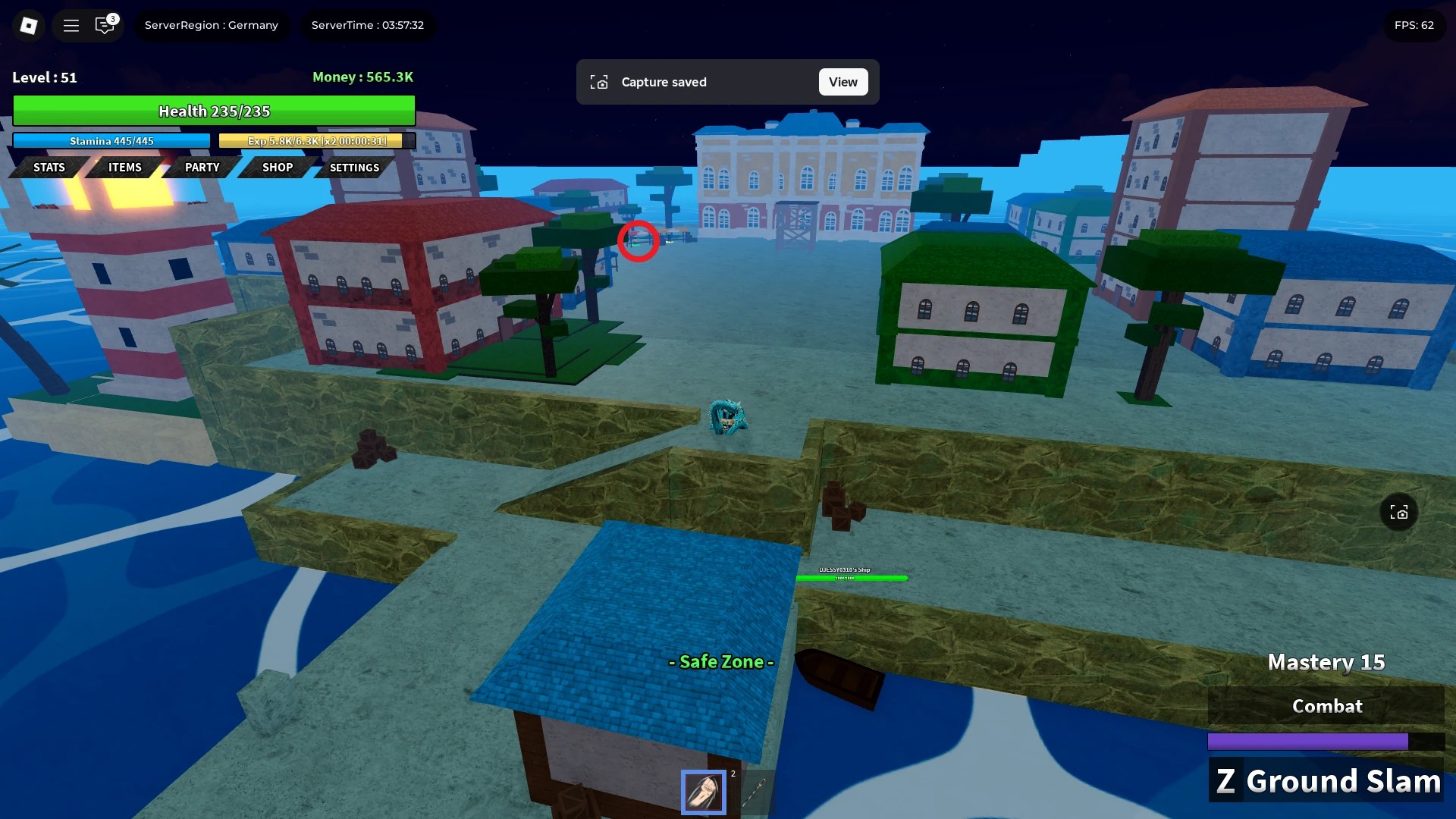Switch to the ITEMS tab
This screenshot has height=819, width=1456.
124,168
